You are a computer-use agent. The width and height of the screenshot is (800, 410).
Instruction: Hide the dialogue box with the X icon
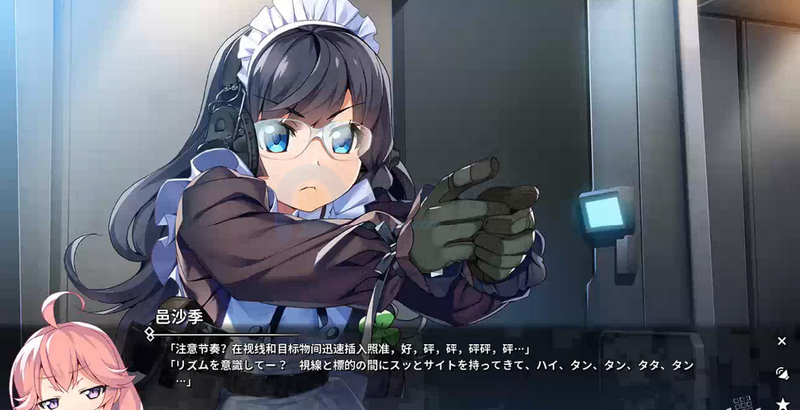pos(782,341)
